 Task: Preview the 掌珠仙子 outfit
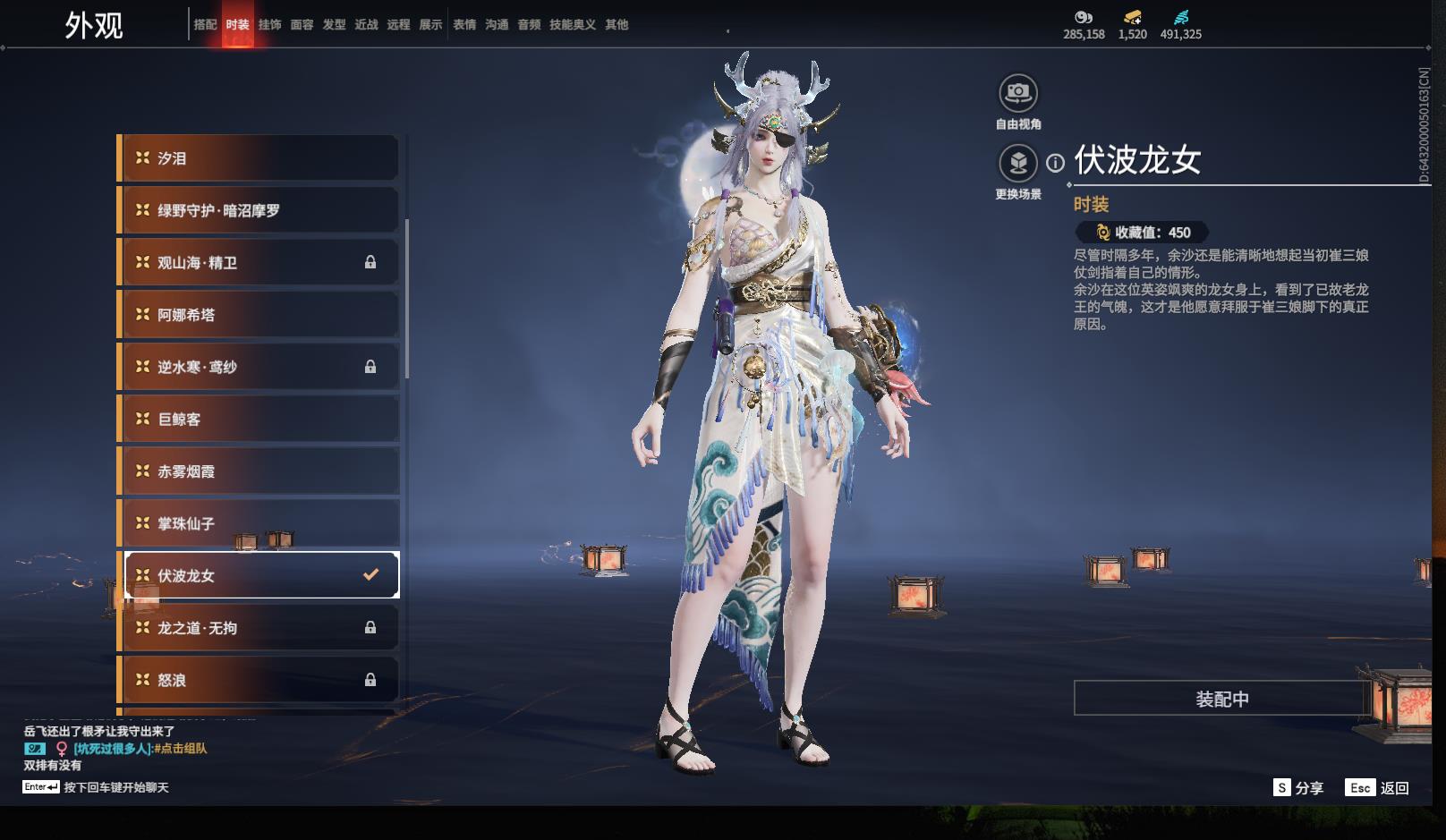(x=259, y=523)
